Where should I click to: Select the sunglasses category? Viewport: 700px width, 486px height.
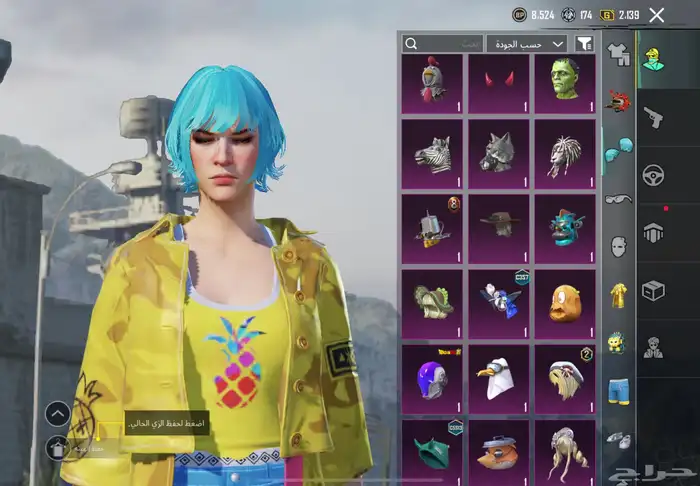(619, 198)
